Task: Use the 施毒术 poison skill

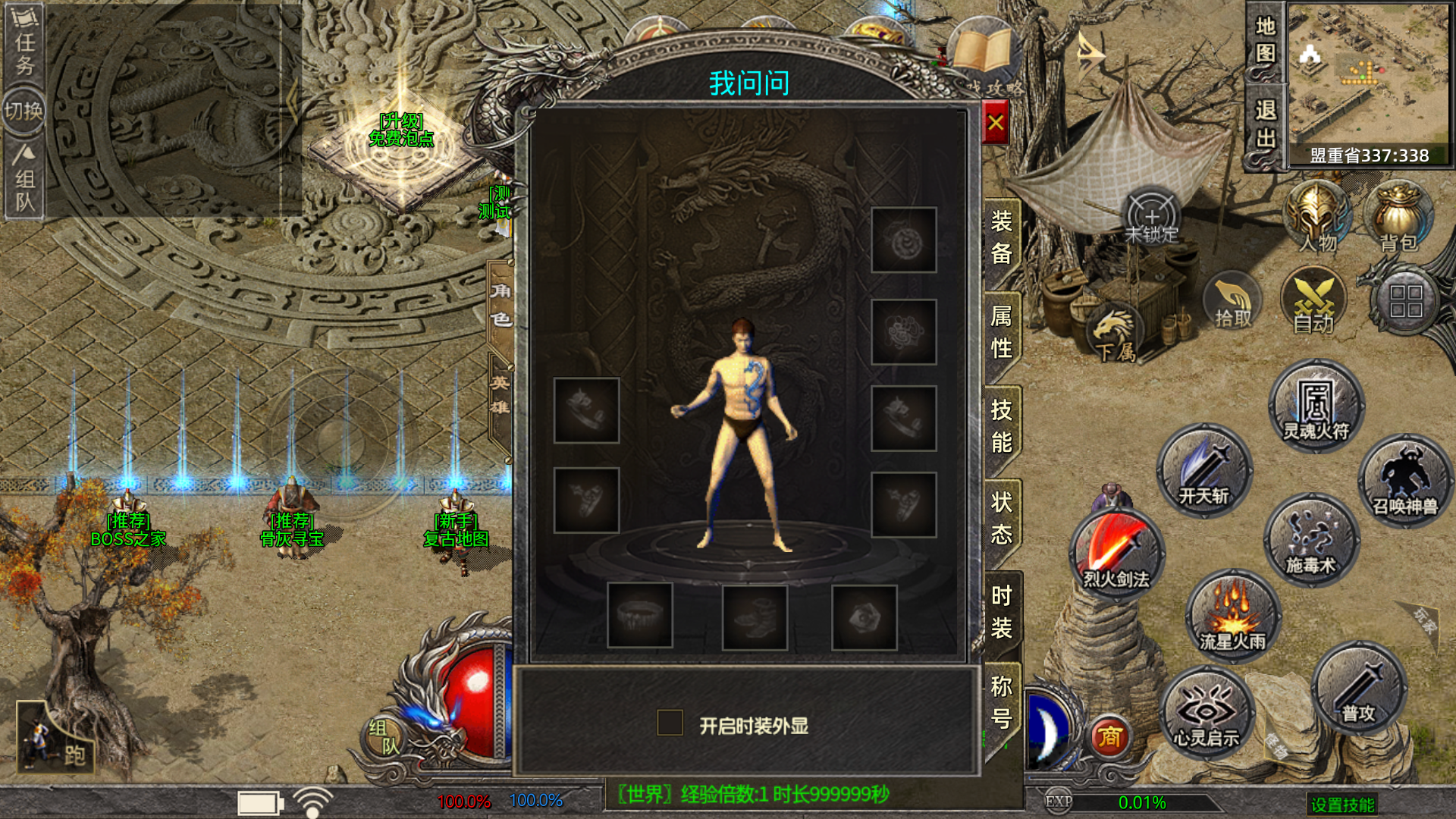Action: click(1310, 540)
